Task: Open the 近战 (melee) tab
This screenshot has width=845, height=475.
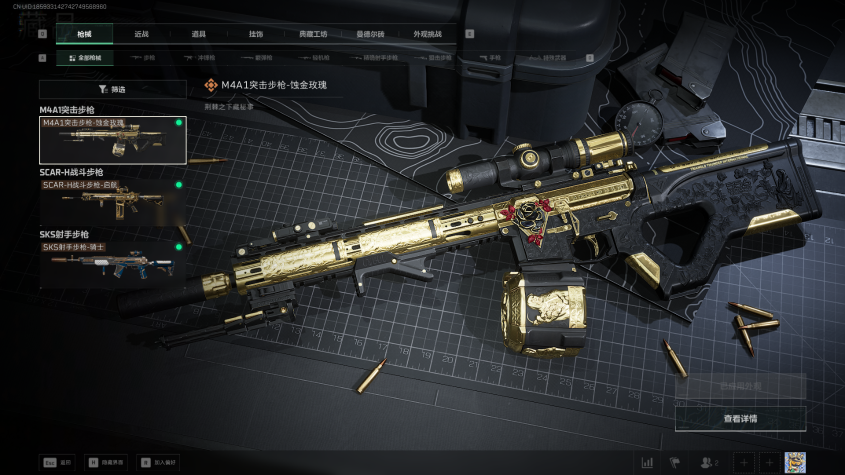Action: coord(142,34)
